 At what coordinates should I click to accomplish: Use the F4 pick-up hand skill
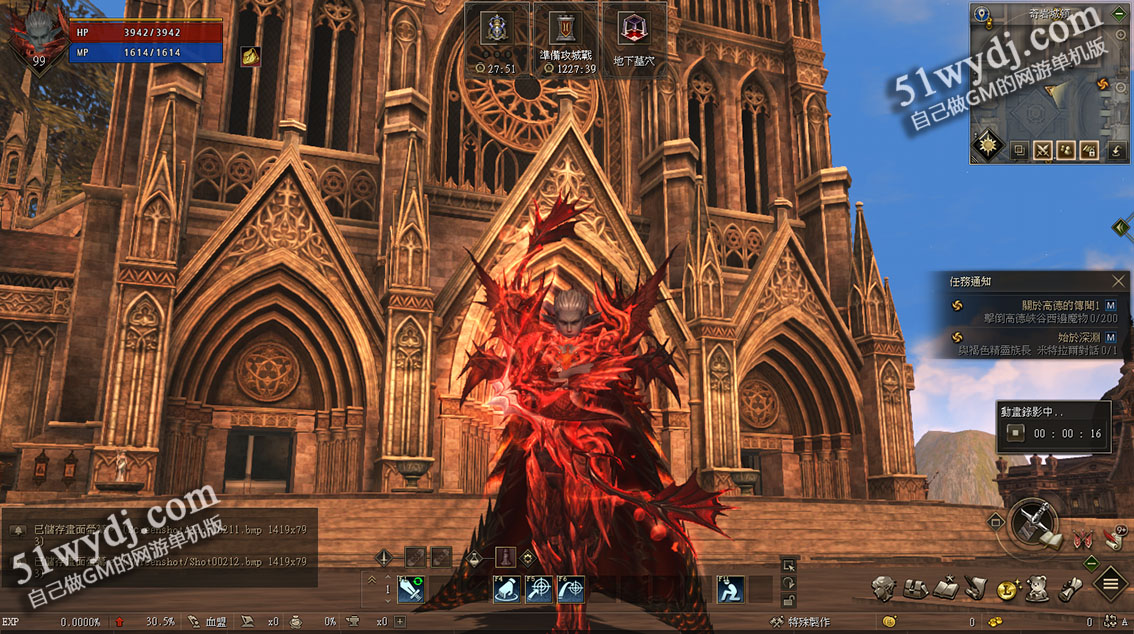click(x=508, y=590)
